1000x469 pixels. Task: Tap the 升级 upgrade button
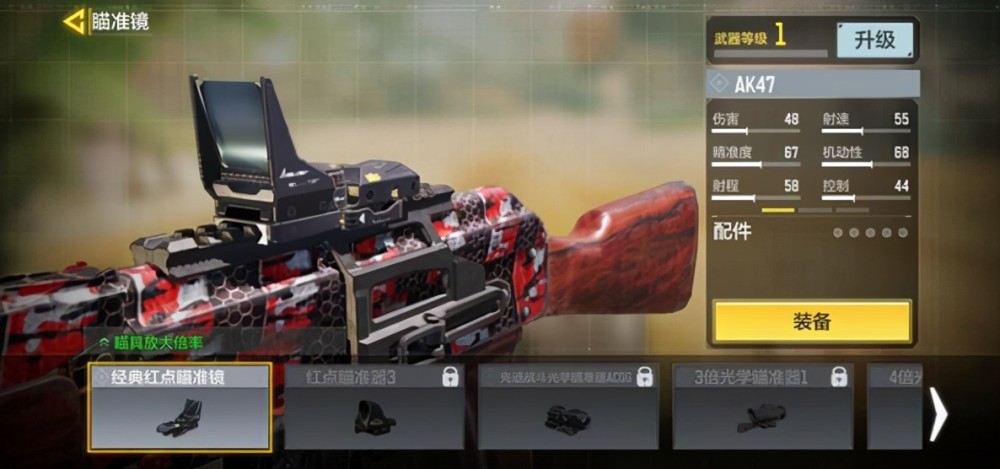coord(874,41)
